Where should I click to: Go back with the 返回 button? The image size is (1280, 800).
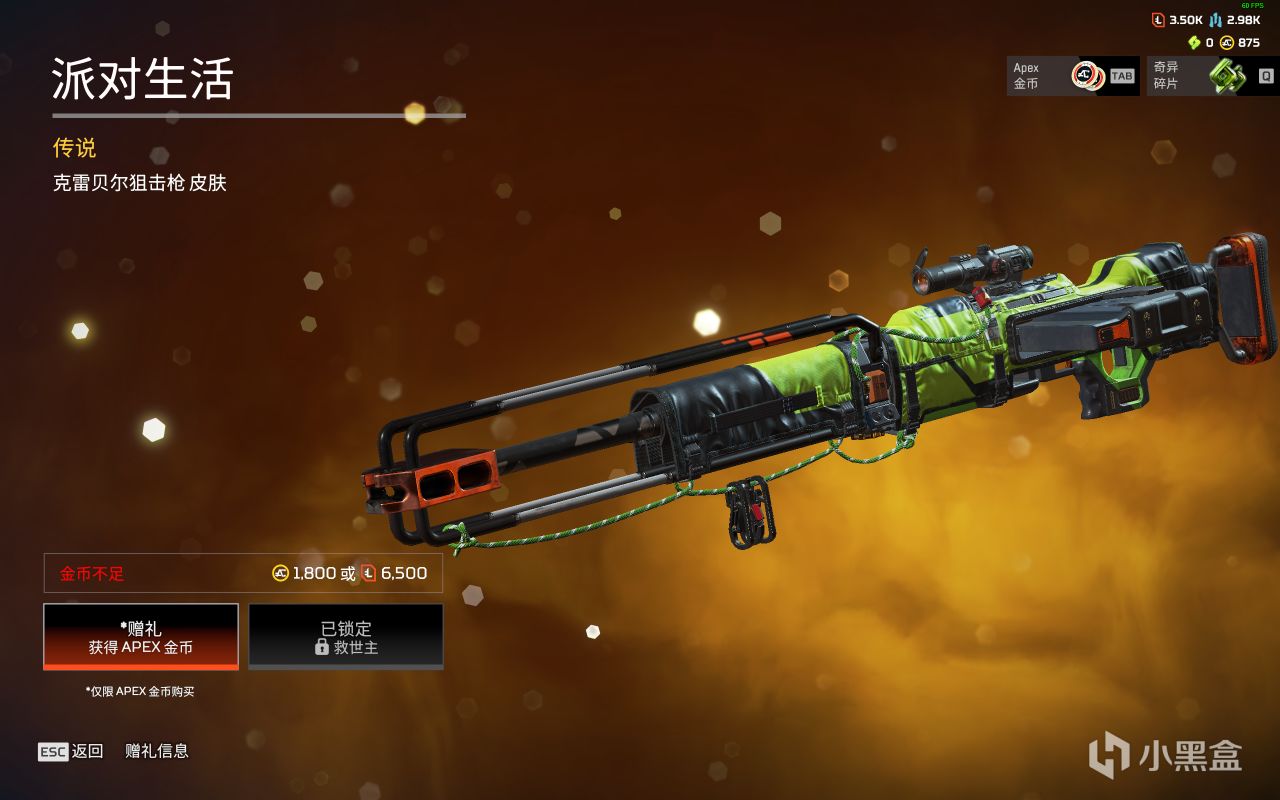tap(71, 751)
